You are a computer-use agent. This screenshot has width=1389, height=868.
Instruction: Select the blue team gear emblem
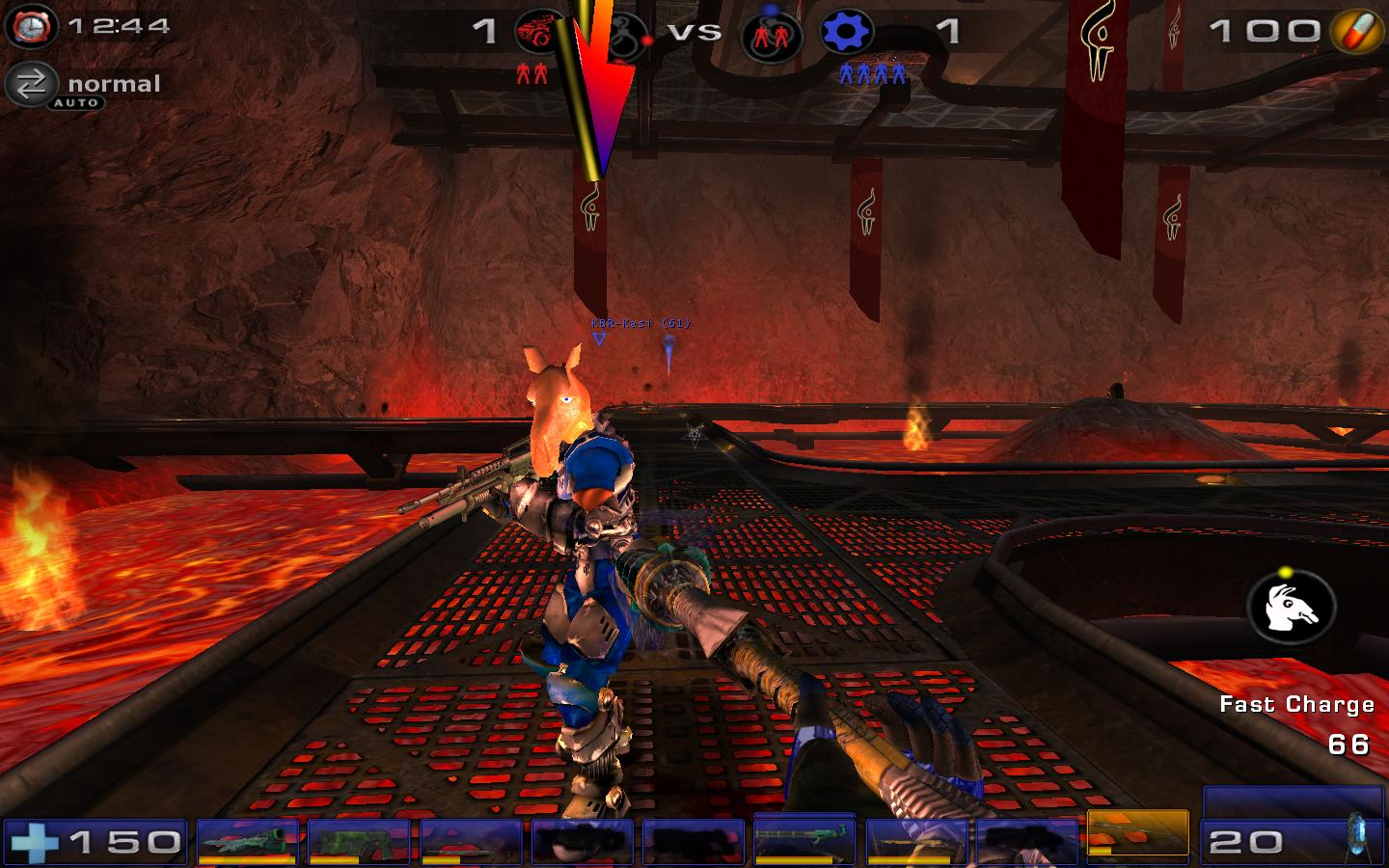coord(846,33)
